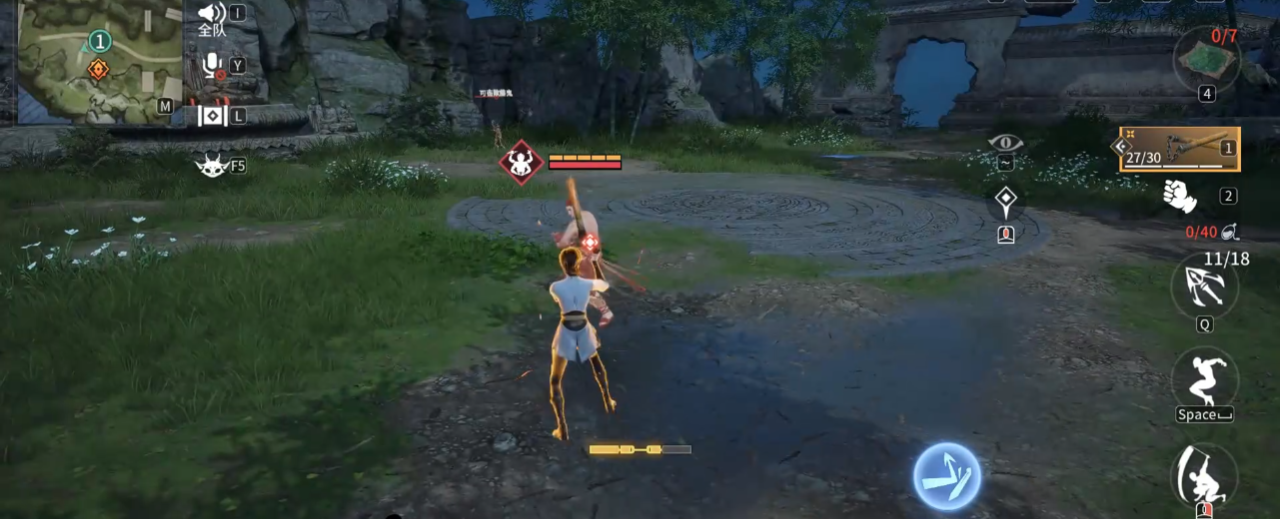Switch to the bare fist slot

(1180, 196)
